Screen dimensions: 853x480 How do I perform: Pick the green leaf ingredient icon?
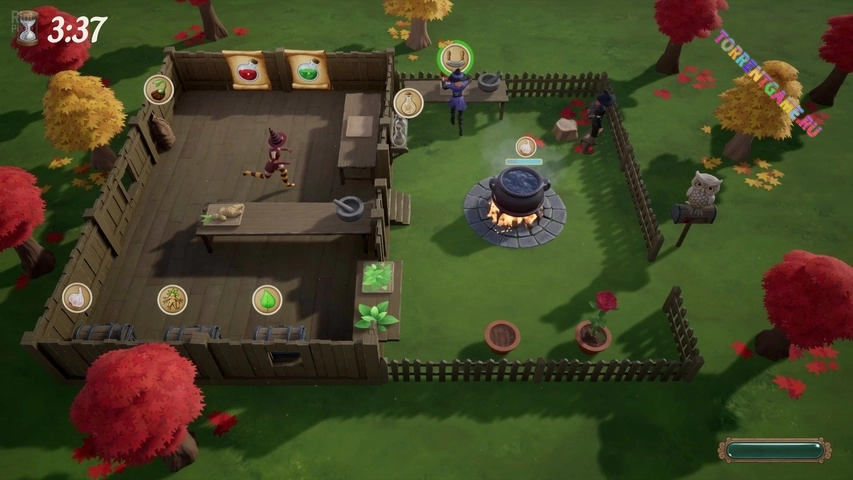[267, 299]
